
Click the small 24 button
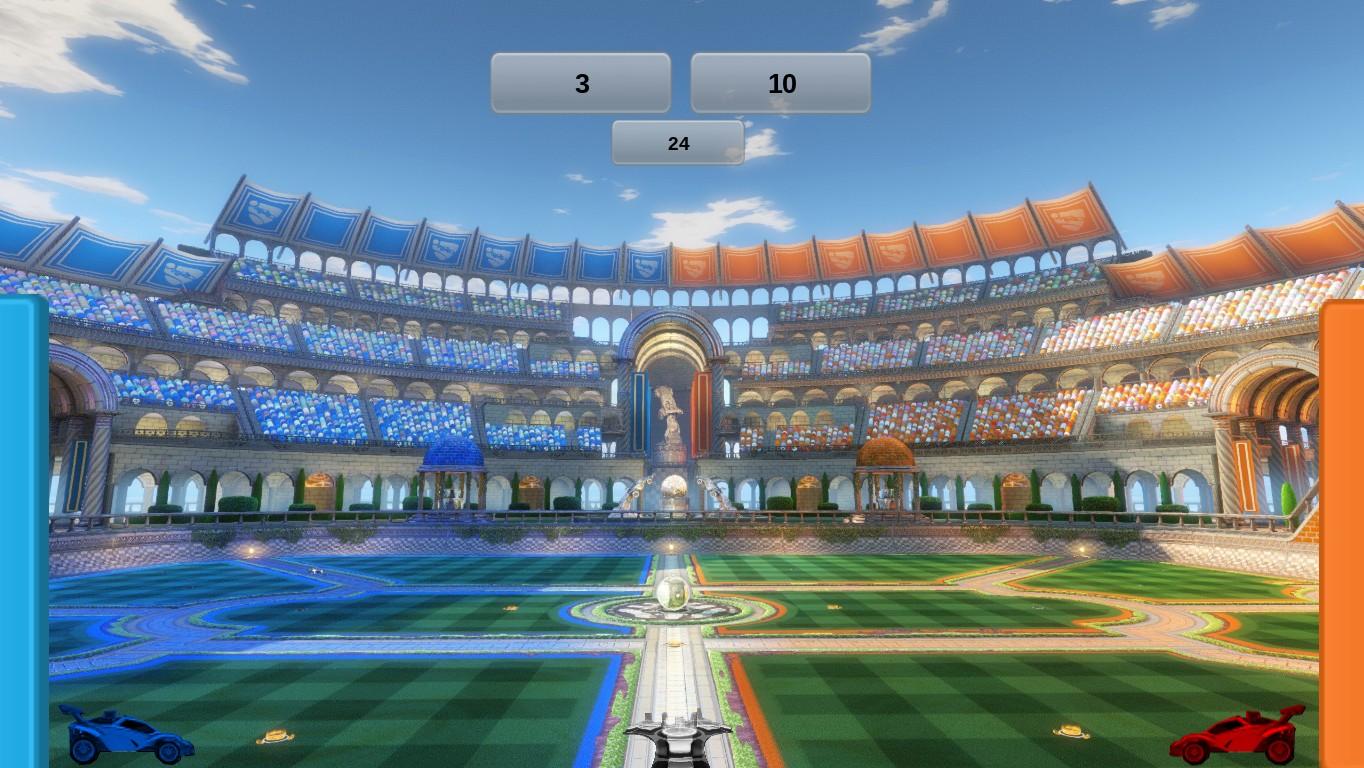[678, 143]
